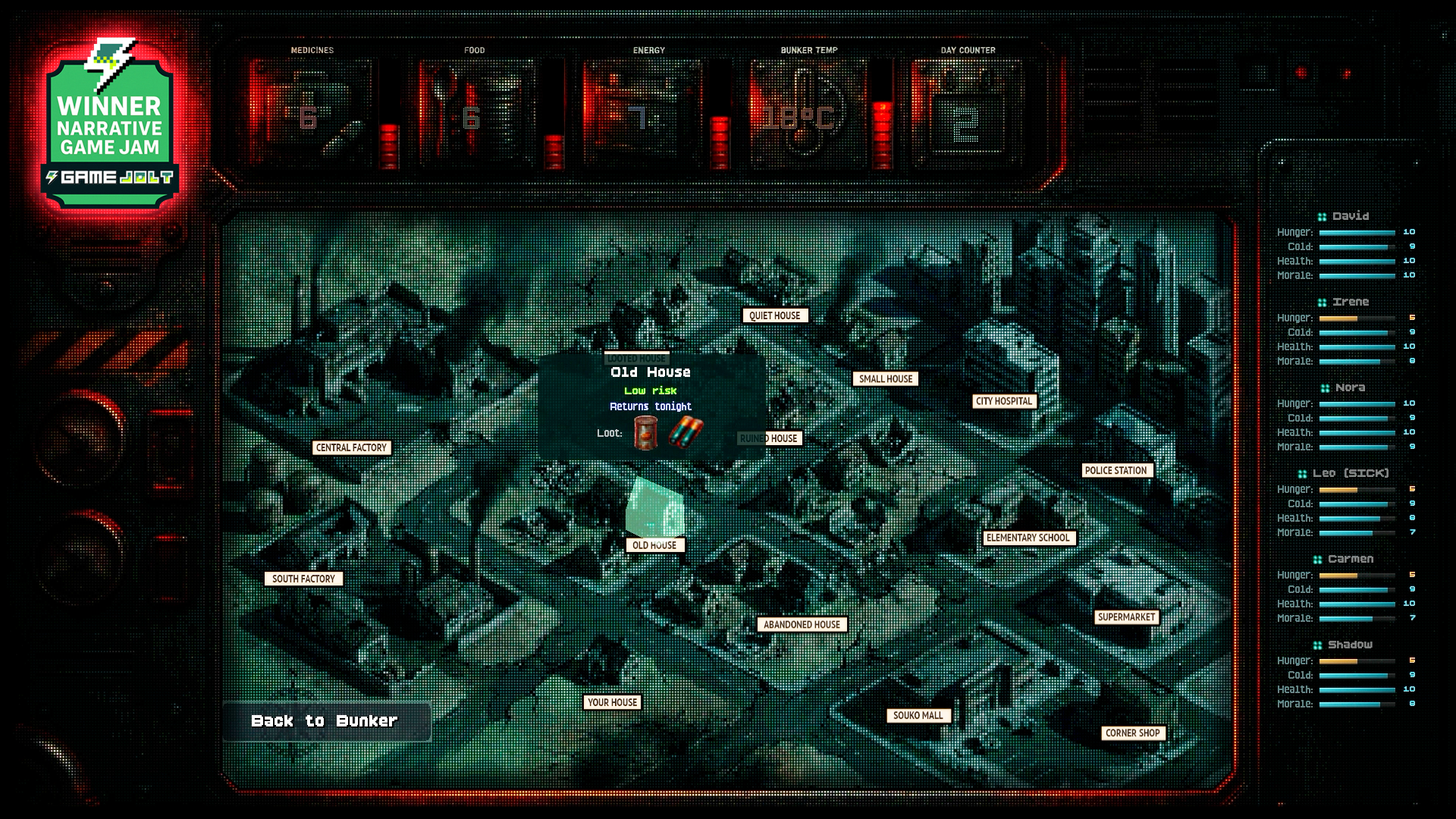Pick the Corner Shop marker
This screenshot has height=819, width=1456.
pyautogui.click(x=1132, y=733)
